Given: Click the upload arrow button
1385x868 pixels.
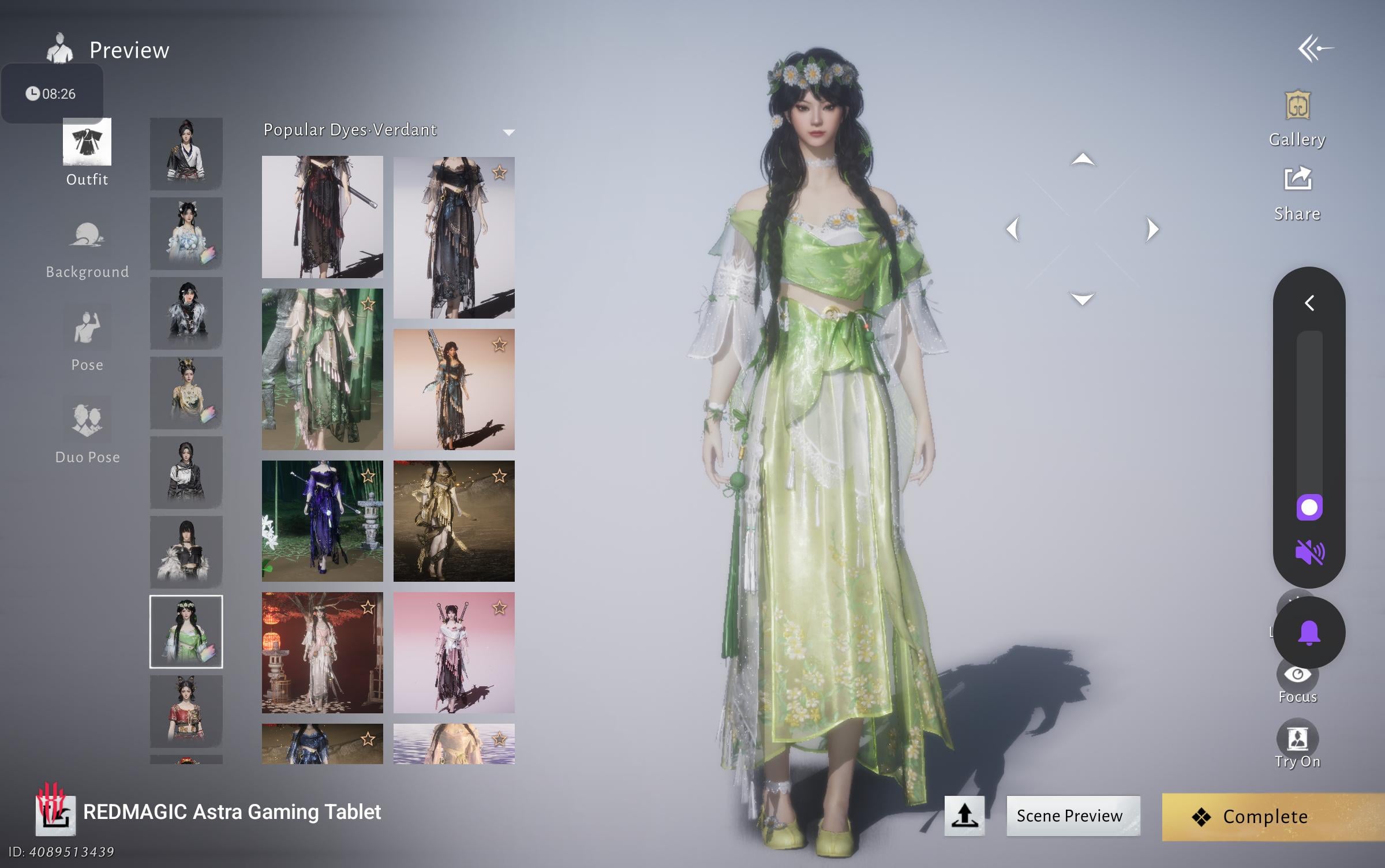Looking at the screenshot, I should coord(964,815).
